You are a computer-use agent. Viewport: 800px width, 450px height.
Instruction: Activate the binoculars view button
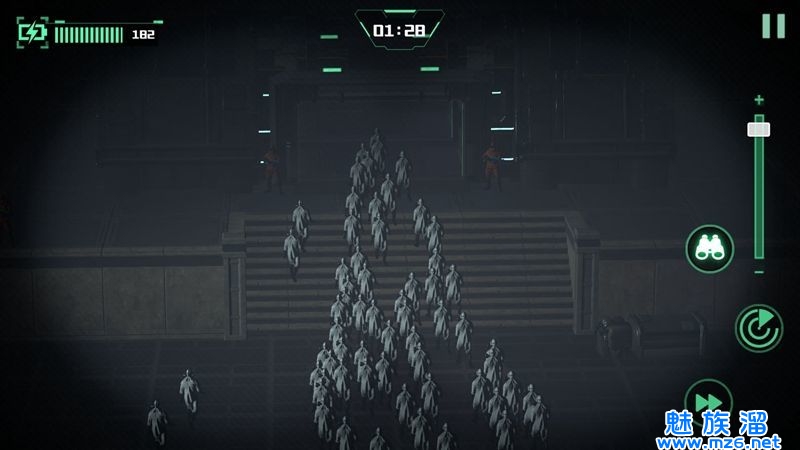(710, 249)
